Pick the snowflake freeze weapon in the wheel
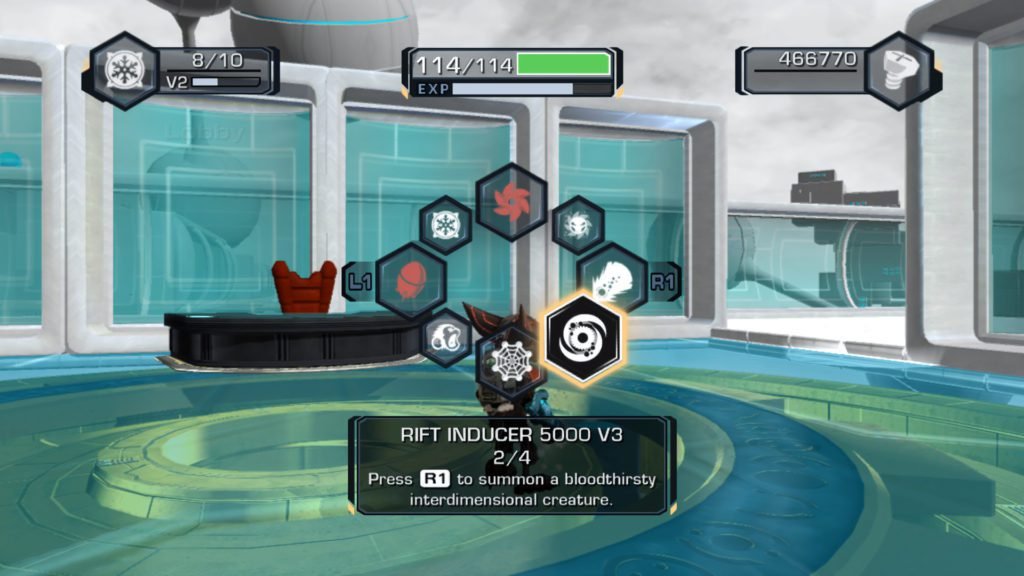 tap(445, 225)
